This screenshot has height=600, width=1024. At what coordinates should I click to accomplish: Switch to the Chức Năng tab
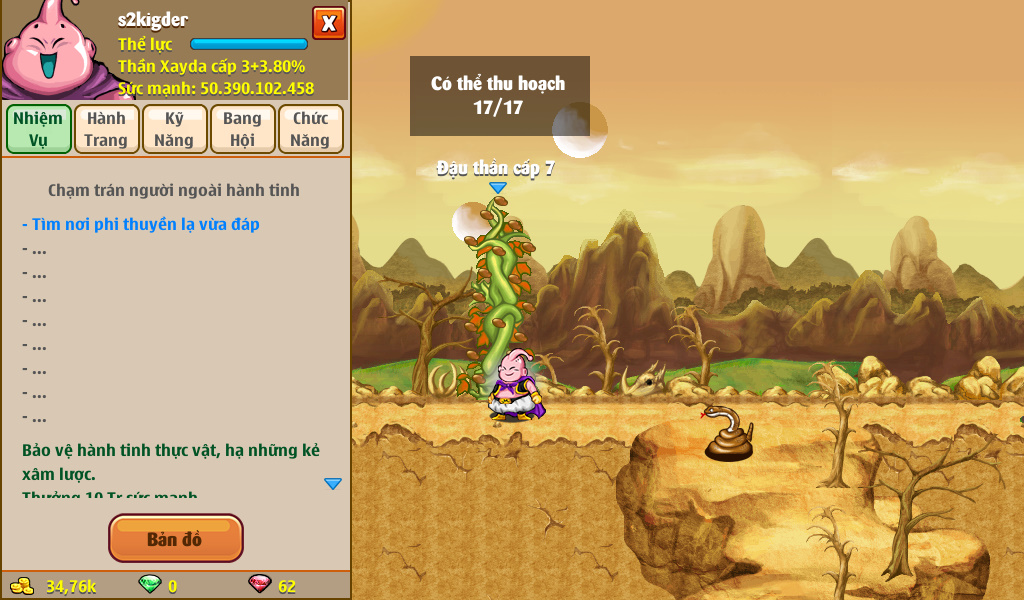[310, 129]
